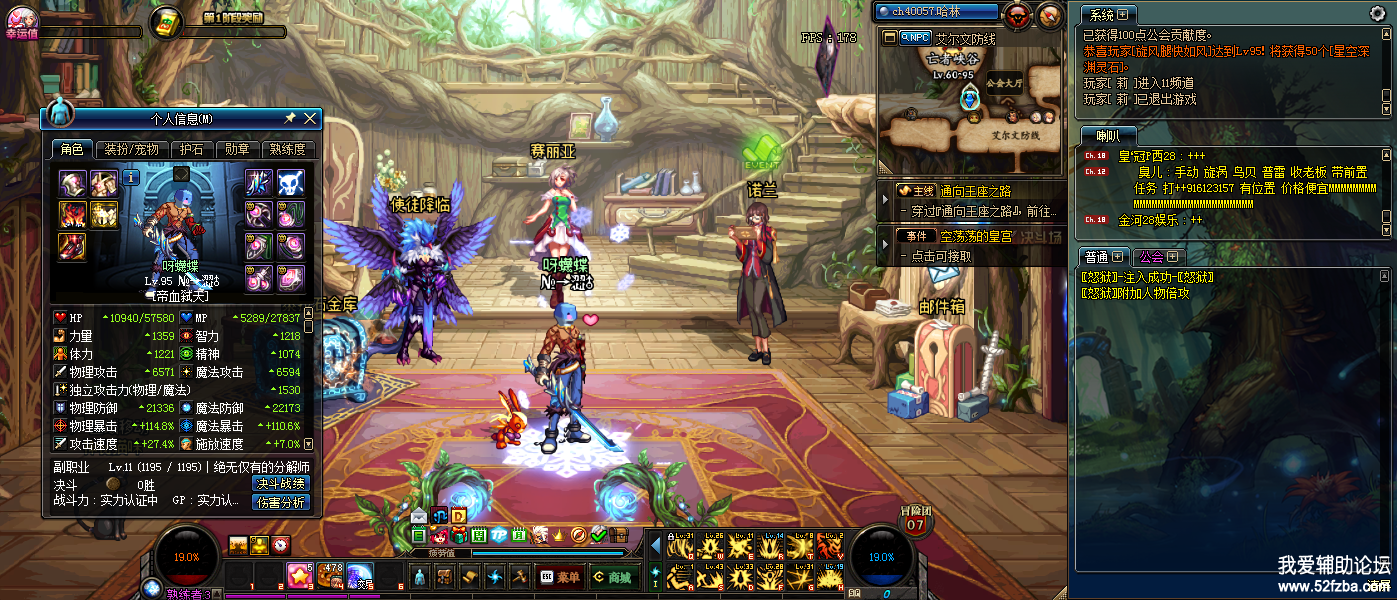Screen dimensions: 1397x600
Task: Click the NPC search button on minimap
Action: click(x=915, y=37)
